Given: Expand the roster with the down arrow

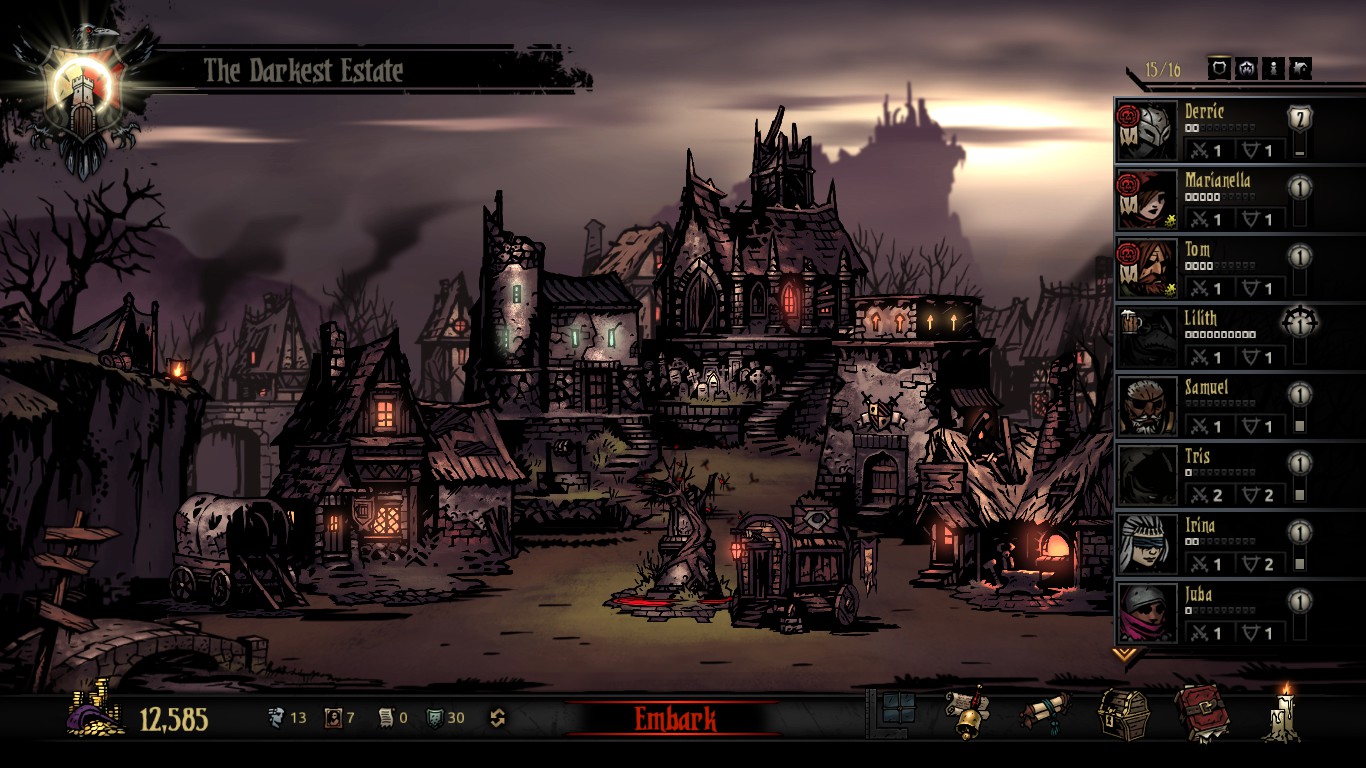Looking at the screenshot, I should click(x=1126, y=655).
